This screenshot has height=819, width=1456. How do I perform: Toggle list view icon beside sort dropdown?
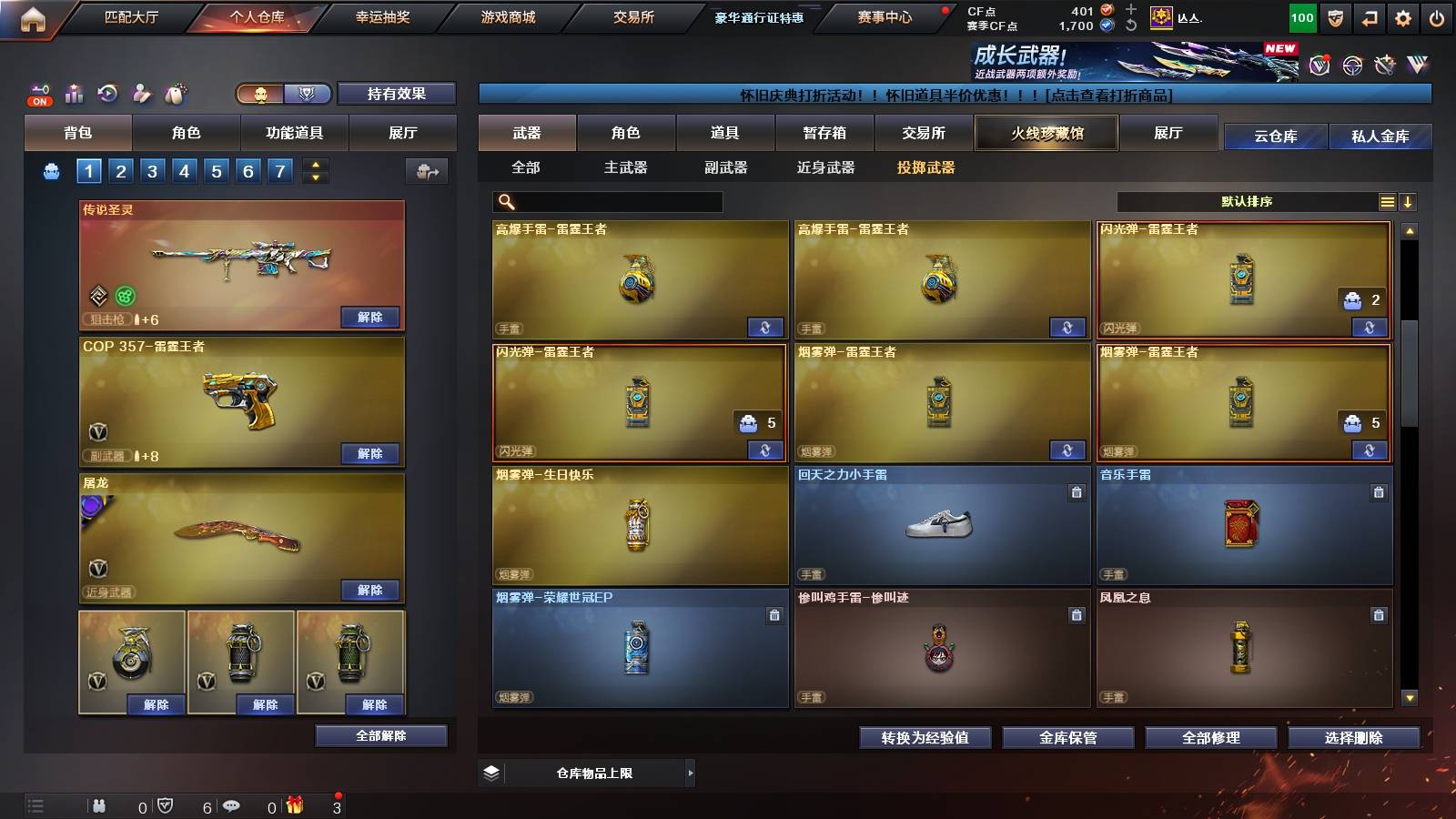1386,201
